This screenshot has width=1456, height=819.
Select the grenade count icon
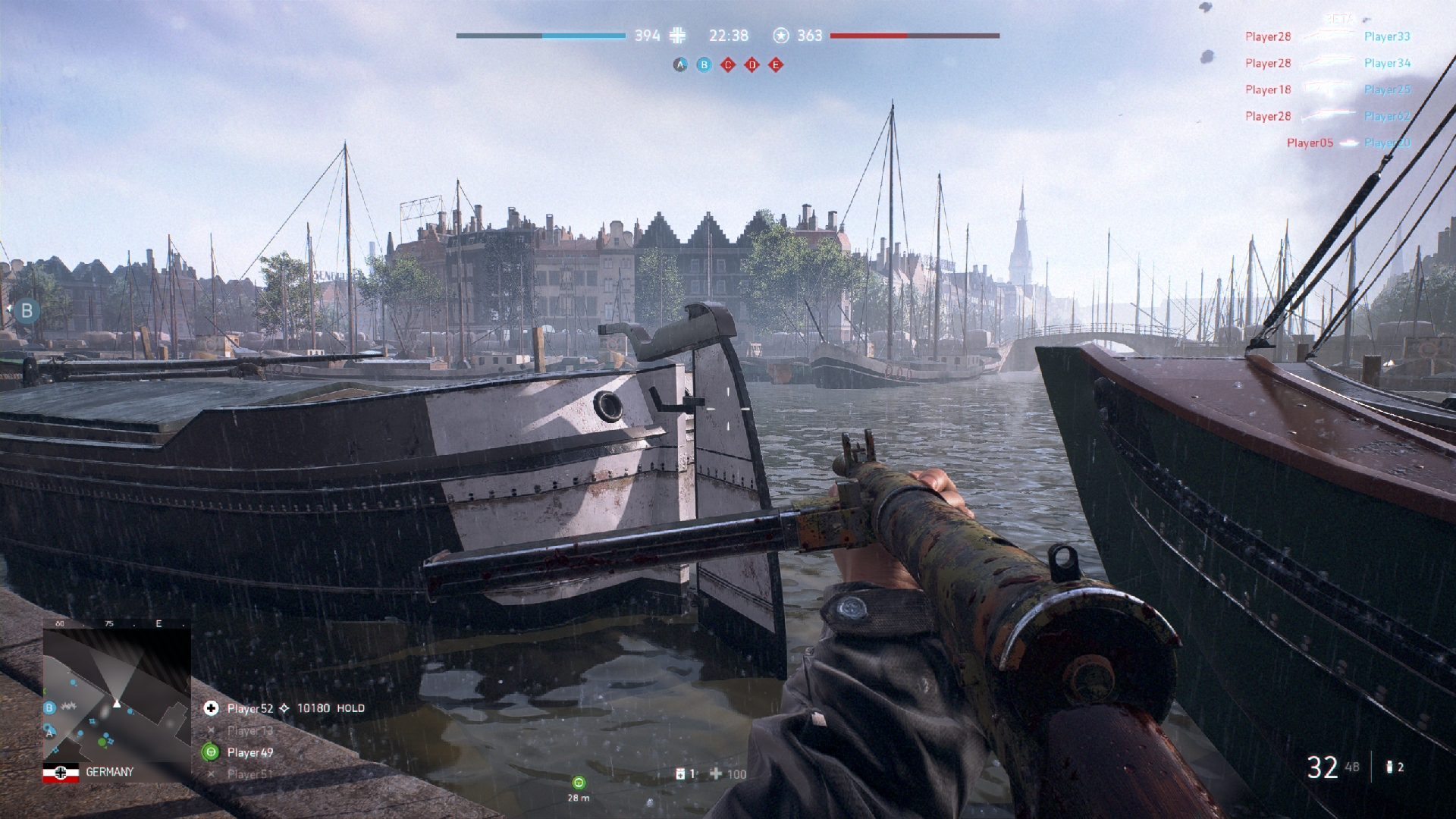(x=1389, y=767)
